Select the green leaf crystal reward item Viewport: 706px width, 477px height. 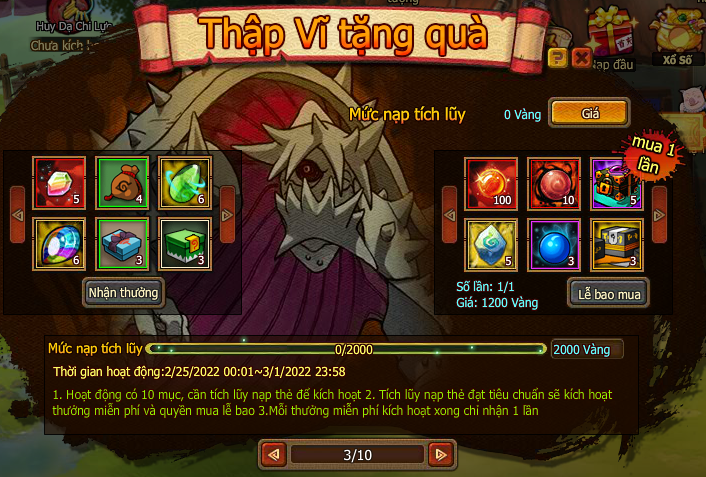184,180
